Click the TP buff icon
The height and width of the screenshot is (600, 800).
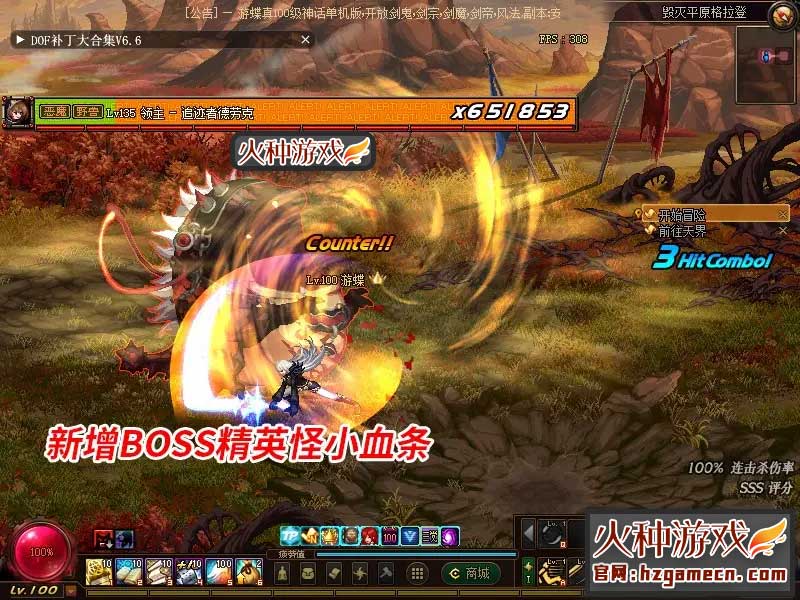pyautogui.click(x=289, y=536)
